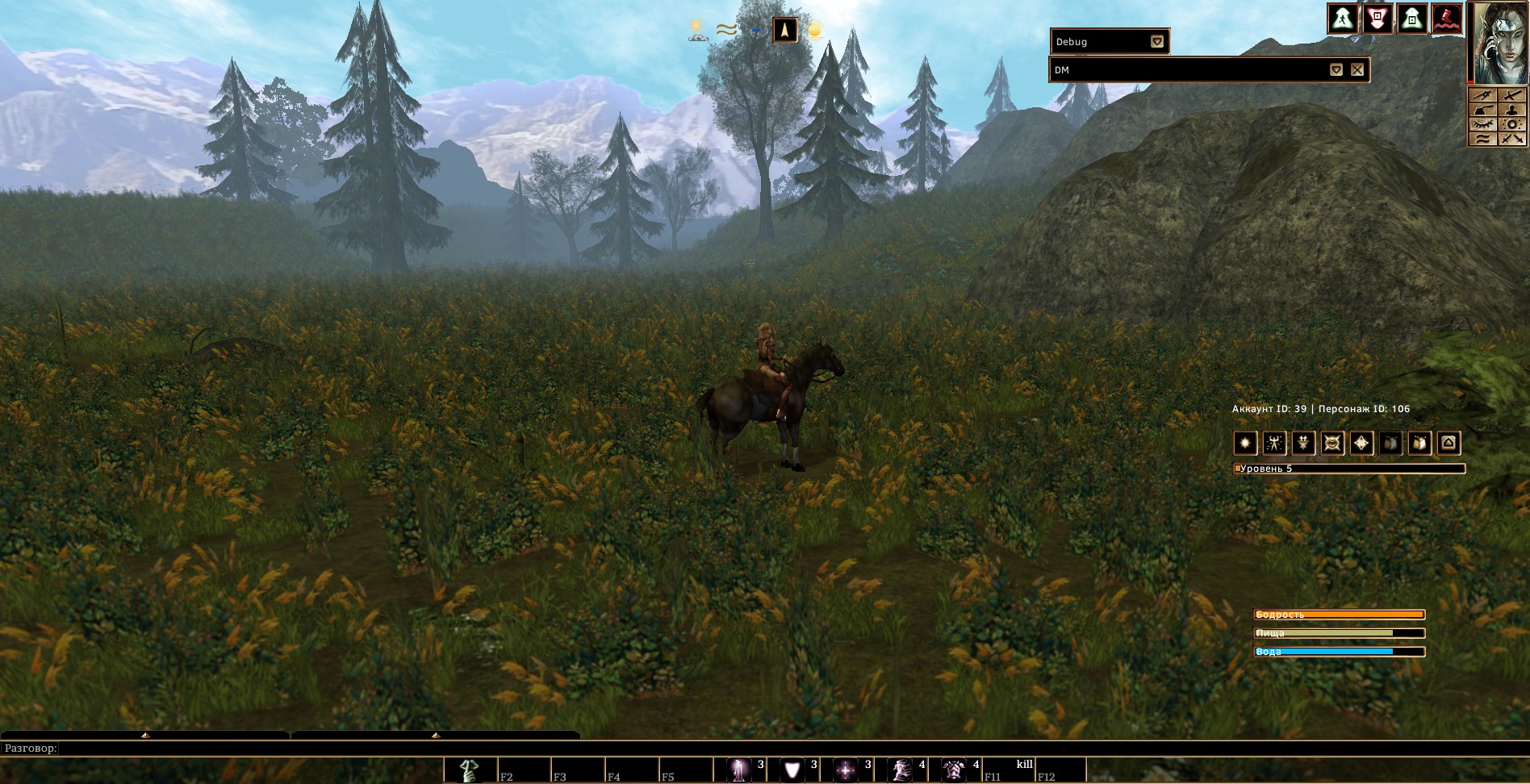The image size is (1530, 784).
Task: Collapse panel with the up-arrow button
Action: click(x=1448, y=443)
